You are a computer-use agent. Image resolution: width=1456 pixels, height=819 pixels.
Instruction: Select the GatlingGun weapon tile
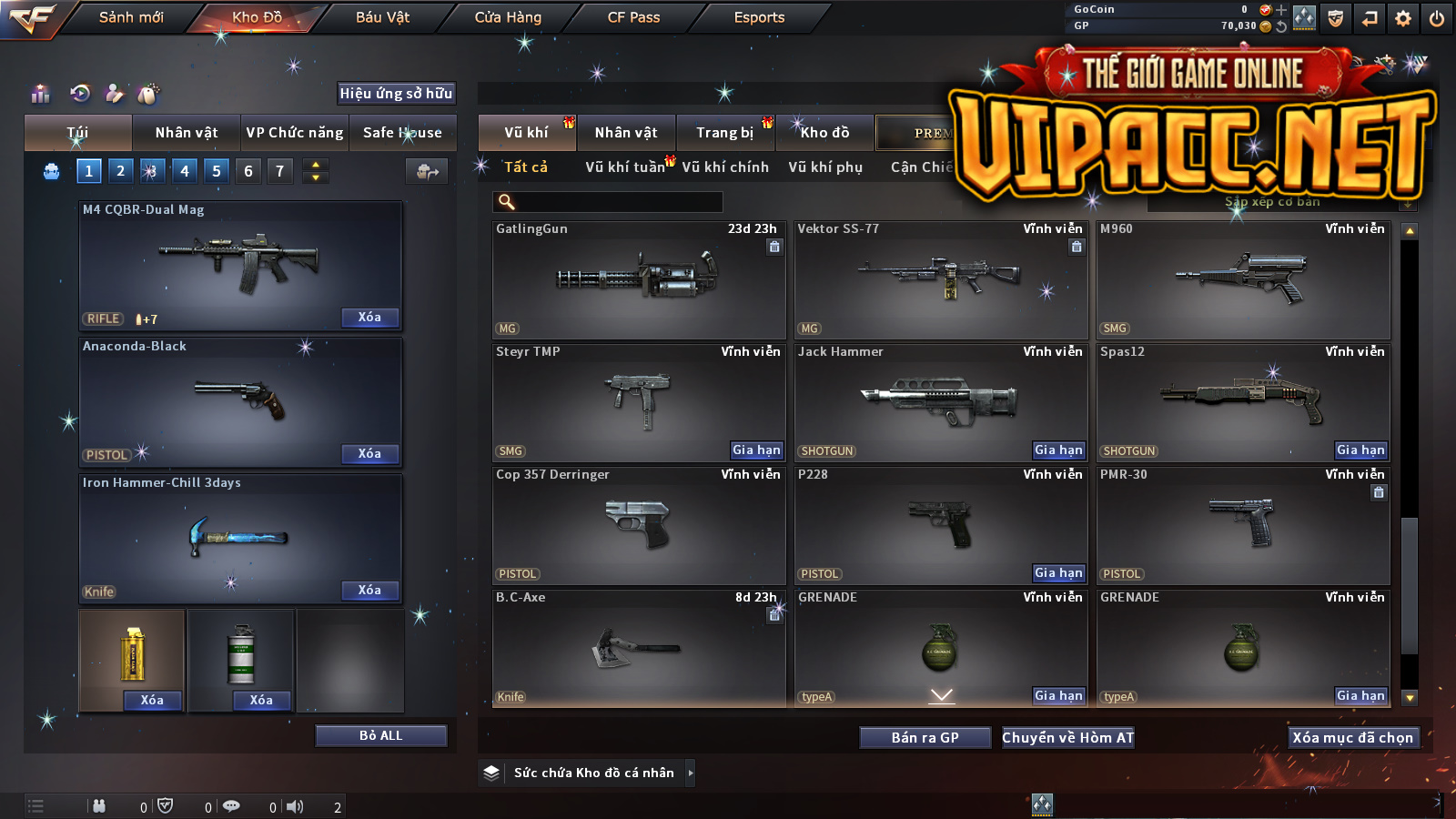[x=638, y=279]
